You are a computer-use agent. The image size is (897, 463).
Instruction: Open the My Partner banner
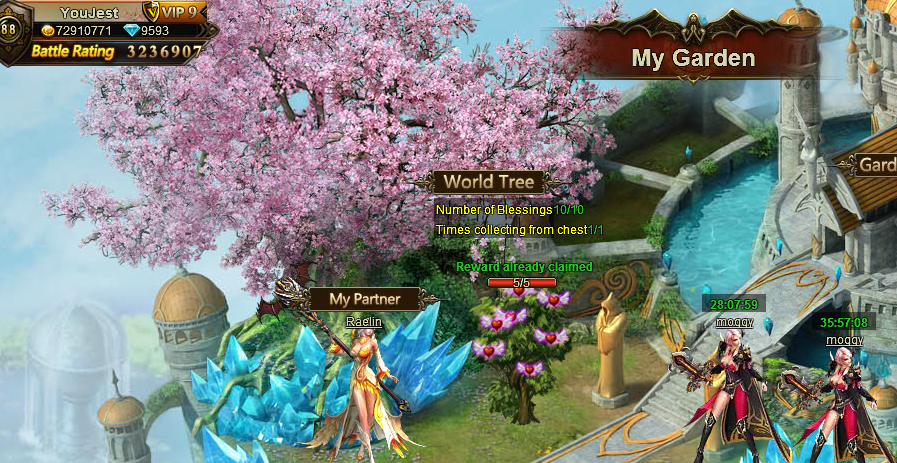coord(364,299)
